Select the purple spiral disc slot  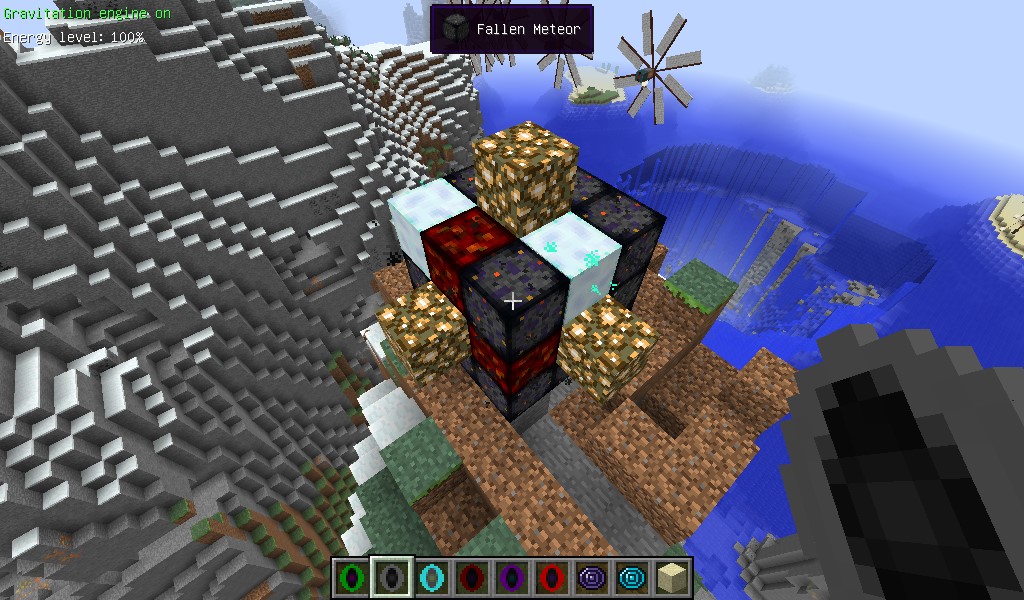pos(591,577)
